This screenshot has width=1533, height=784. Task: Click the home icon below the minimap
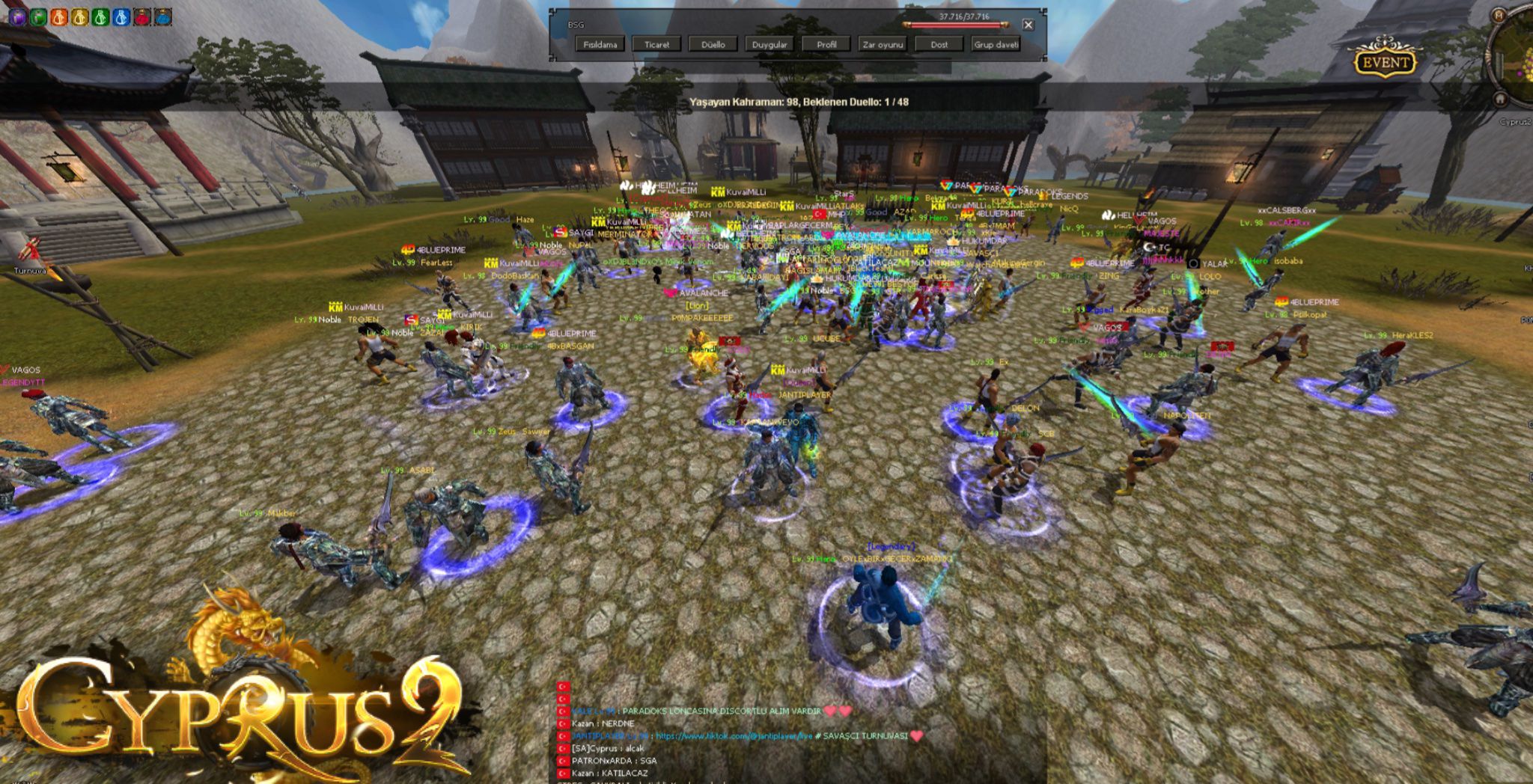coord(1499,98)
